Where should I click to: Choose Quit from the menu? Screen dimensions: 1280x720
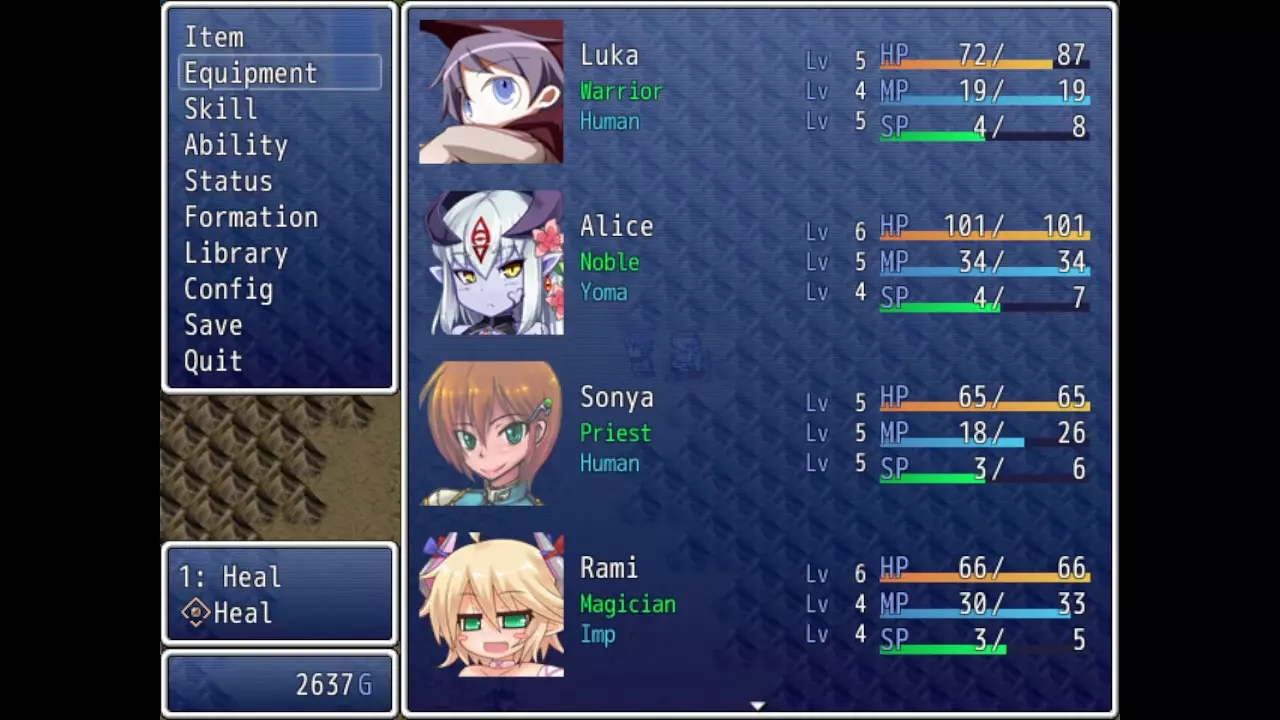pos(213,362)
